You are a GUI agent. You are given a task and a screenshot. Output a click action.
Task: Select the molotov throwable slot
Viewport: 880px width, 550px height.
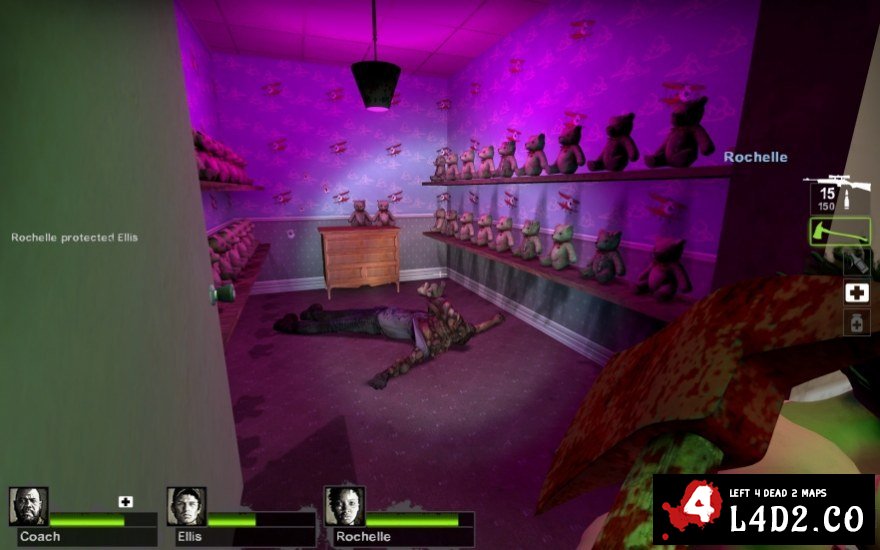pyautogui.click(x=856, y=262)
